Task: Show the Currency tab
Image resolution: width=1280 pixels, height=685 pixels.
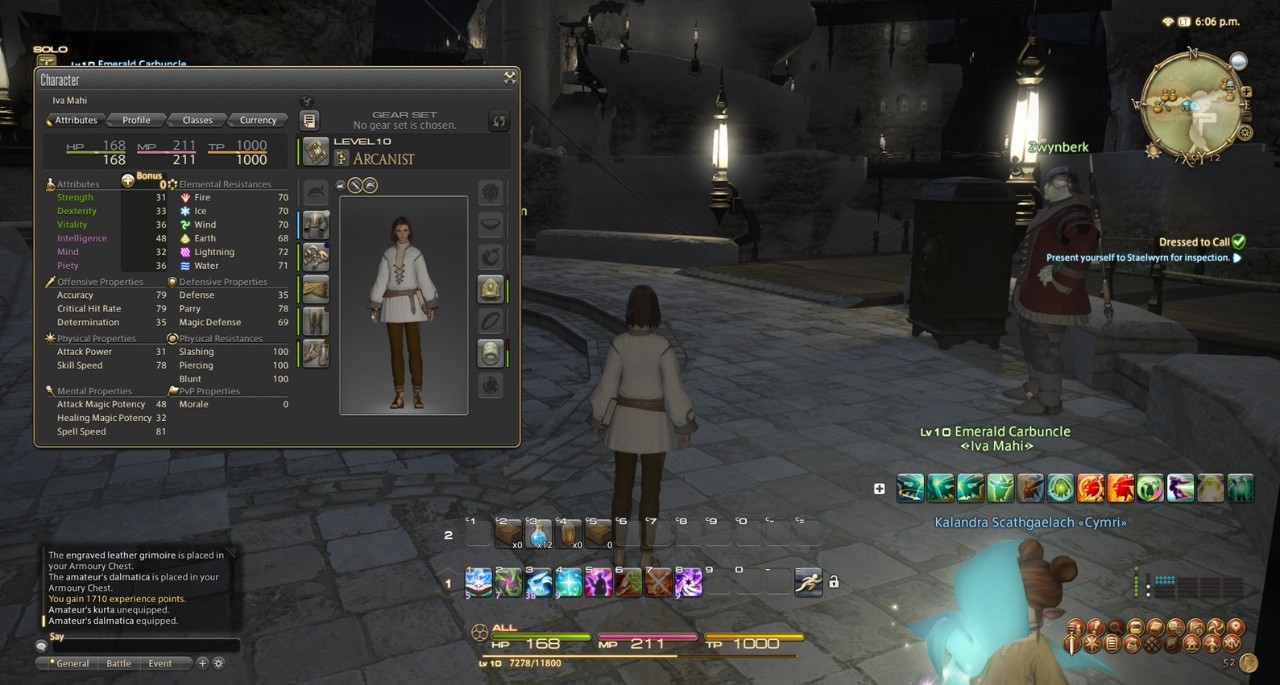Action: (x=258, y=120)
